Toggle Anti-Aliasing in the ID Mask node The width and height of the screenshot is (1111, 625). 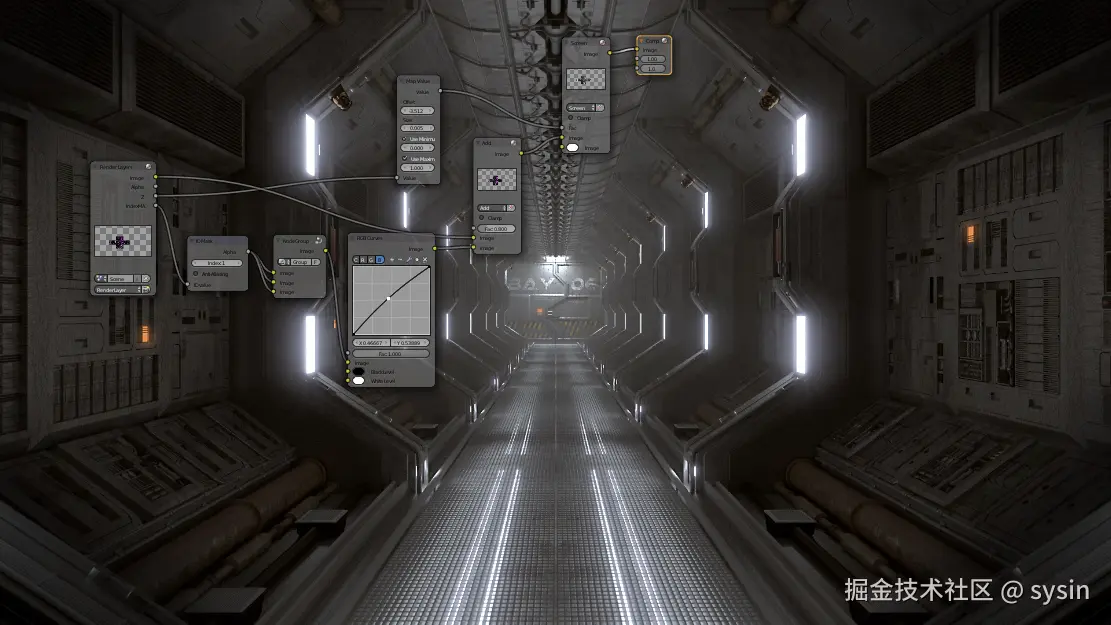click(196, 273)
